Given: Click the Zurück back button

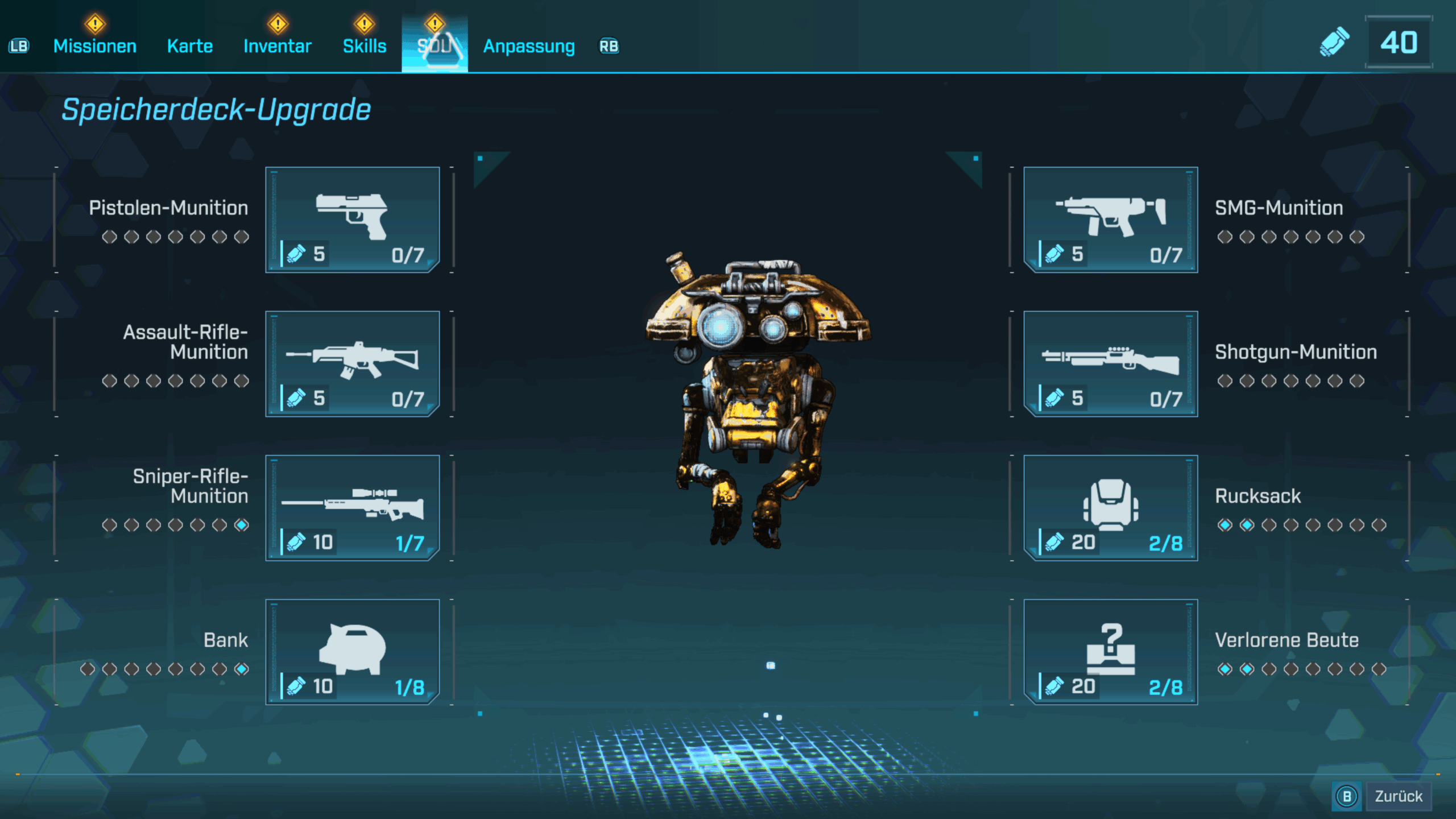Looking at the screenshot, I should (x=1397, y=796).
